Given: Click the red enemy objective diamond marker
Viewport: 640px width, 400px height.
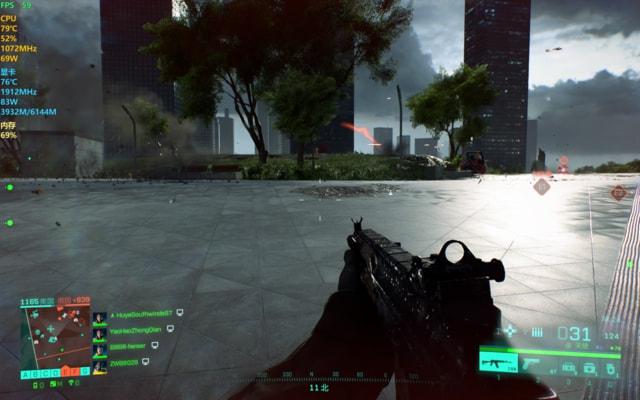Looking at the screenshot, I should pyautogui.click(x=541, y=186).
